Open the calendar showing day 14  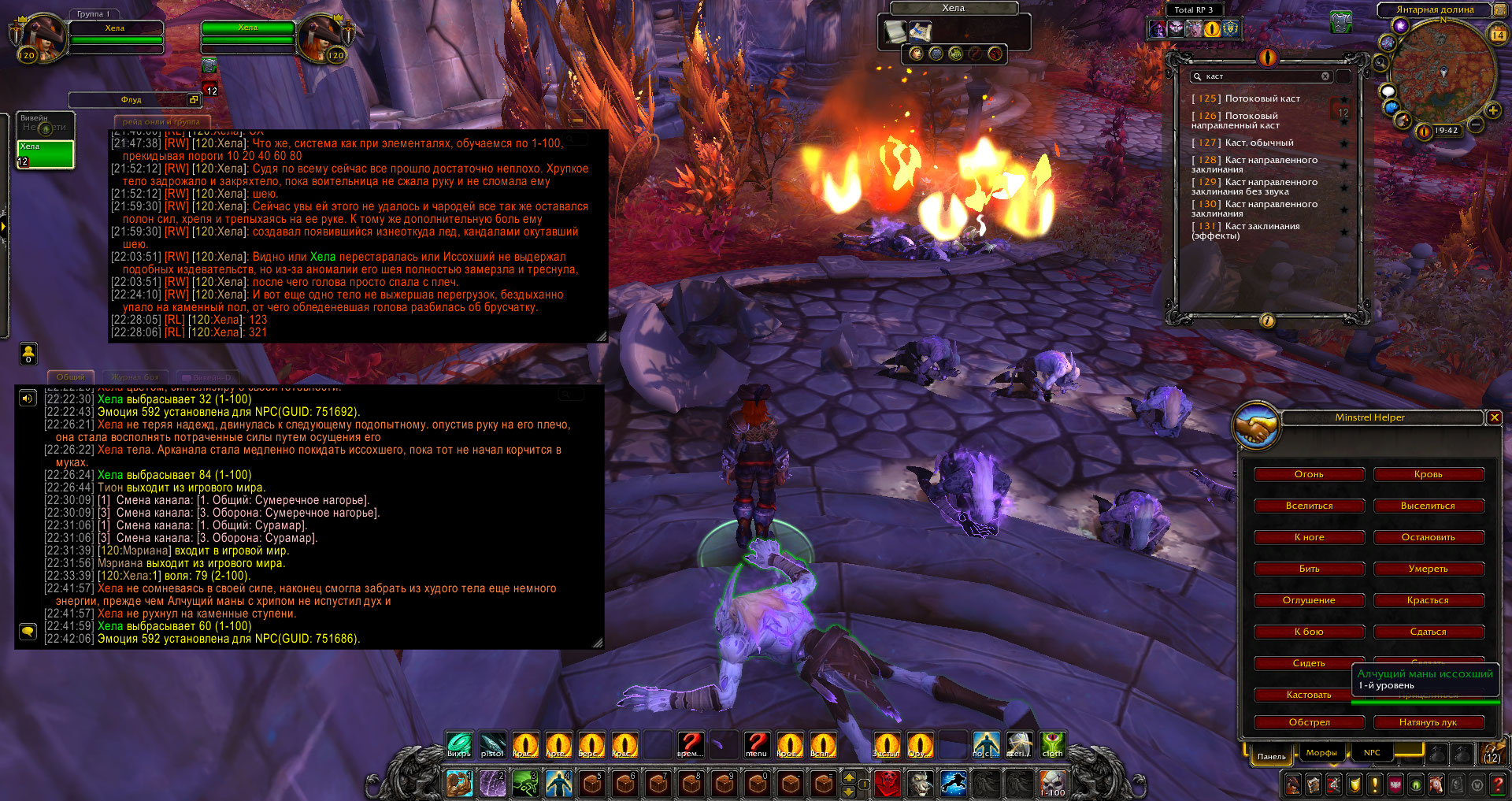(x=1498, y=35)
